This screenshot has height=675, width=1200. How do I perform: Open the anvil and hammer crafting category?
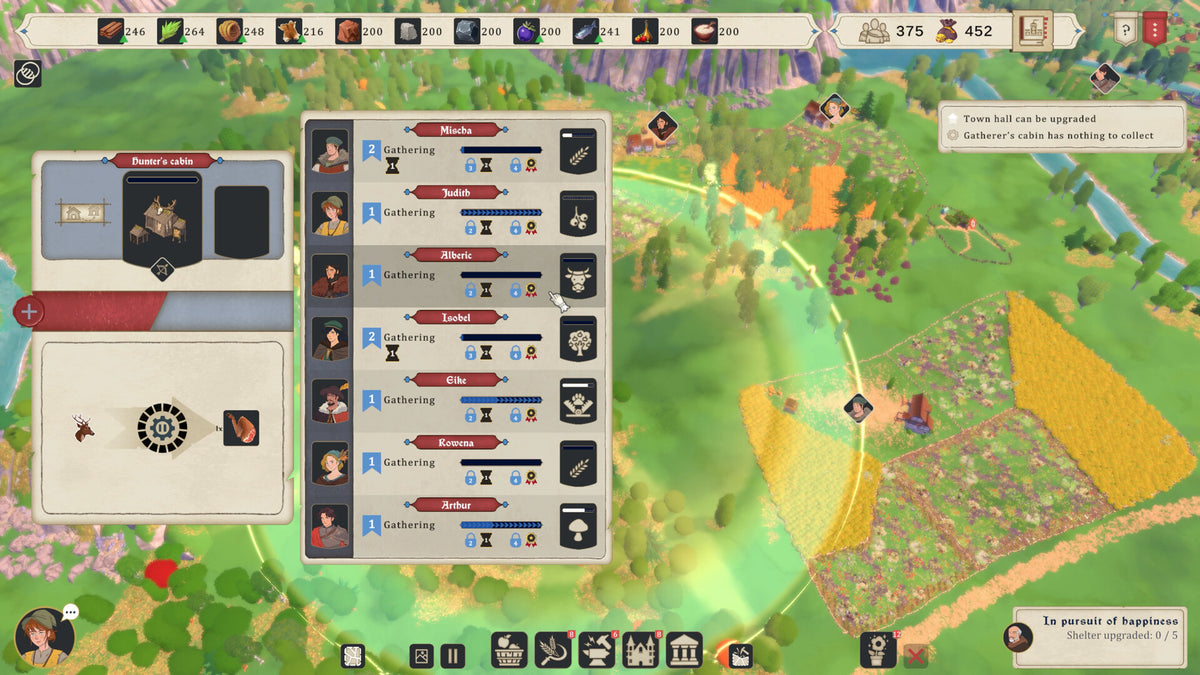[x=597, y=651]
